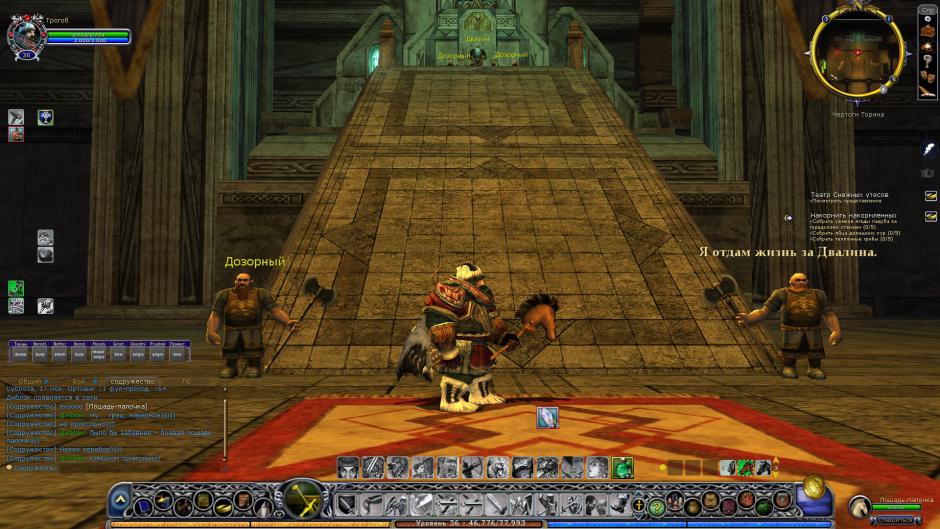Click the white feather quill icon
940x529 pixels.
pyautogui.click(x=928, y=149)
